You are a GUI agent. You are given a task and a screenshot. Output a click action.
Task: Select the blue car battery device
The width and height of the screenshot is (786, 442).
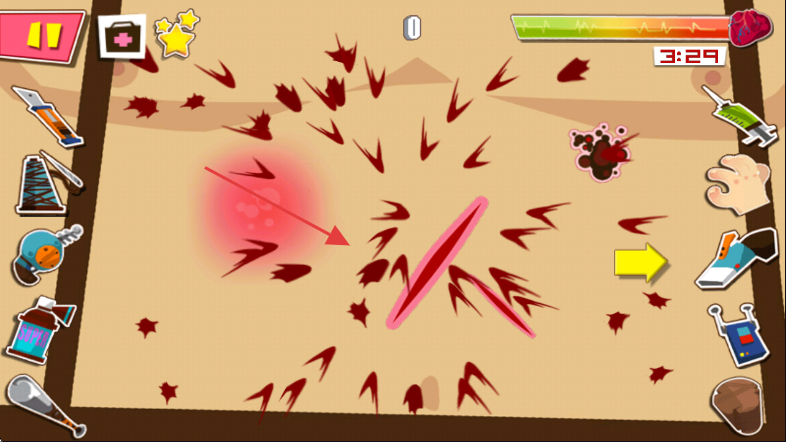point(738,335)
